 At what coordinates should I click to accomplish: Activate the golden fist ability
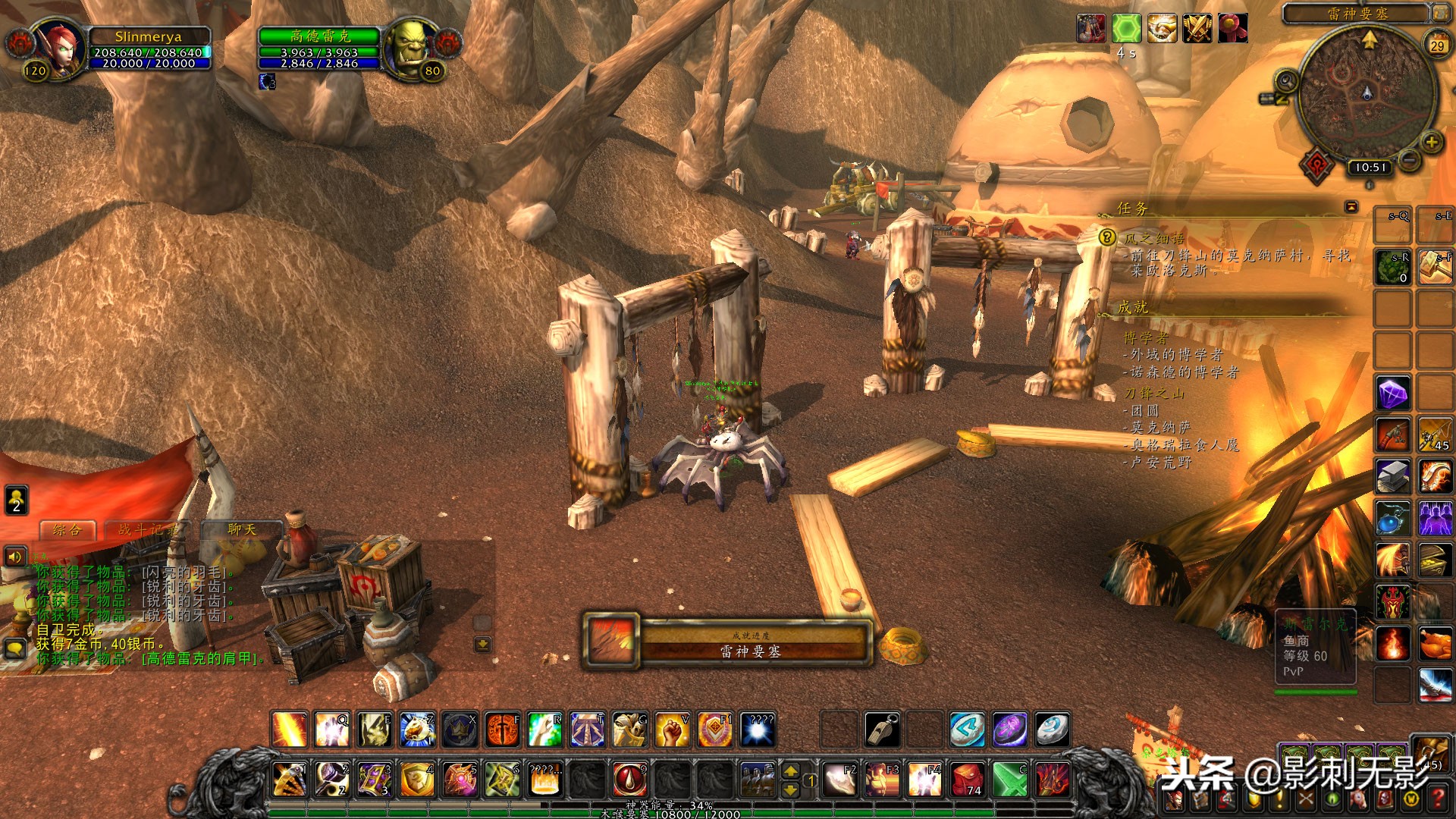coord(671,730)
